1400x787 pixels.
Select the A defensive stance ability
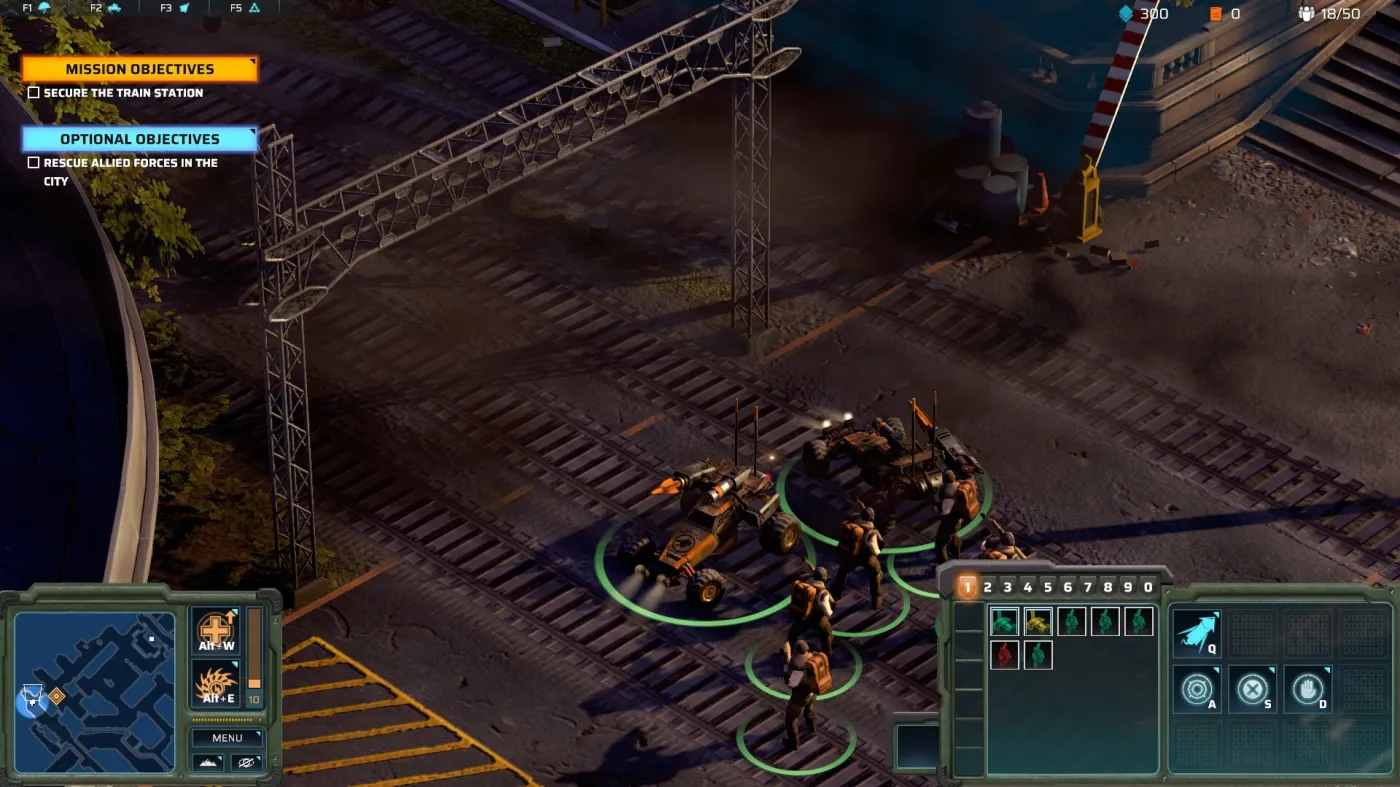coord(1196,690)
